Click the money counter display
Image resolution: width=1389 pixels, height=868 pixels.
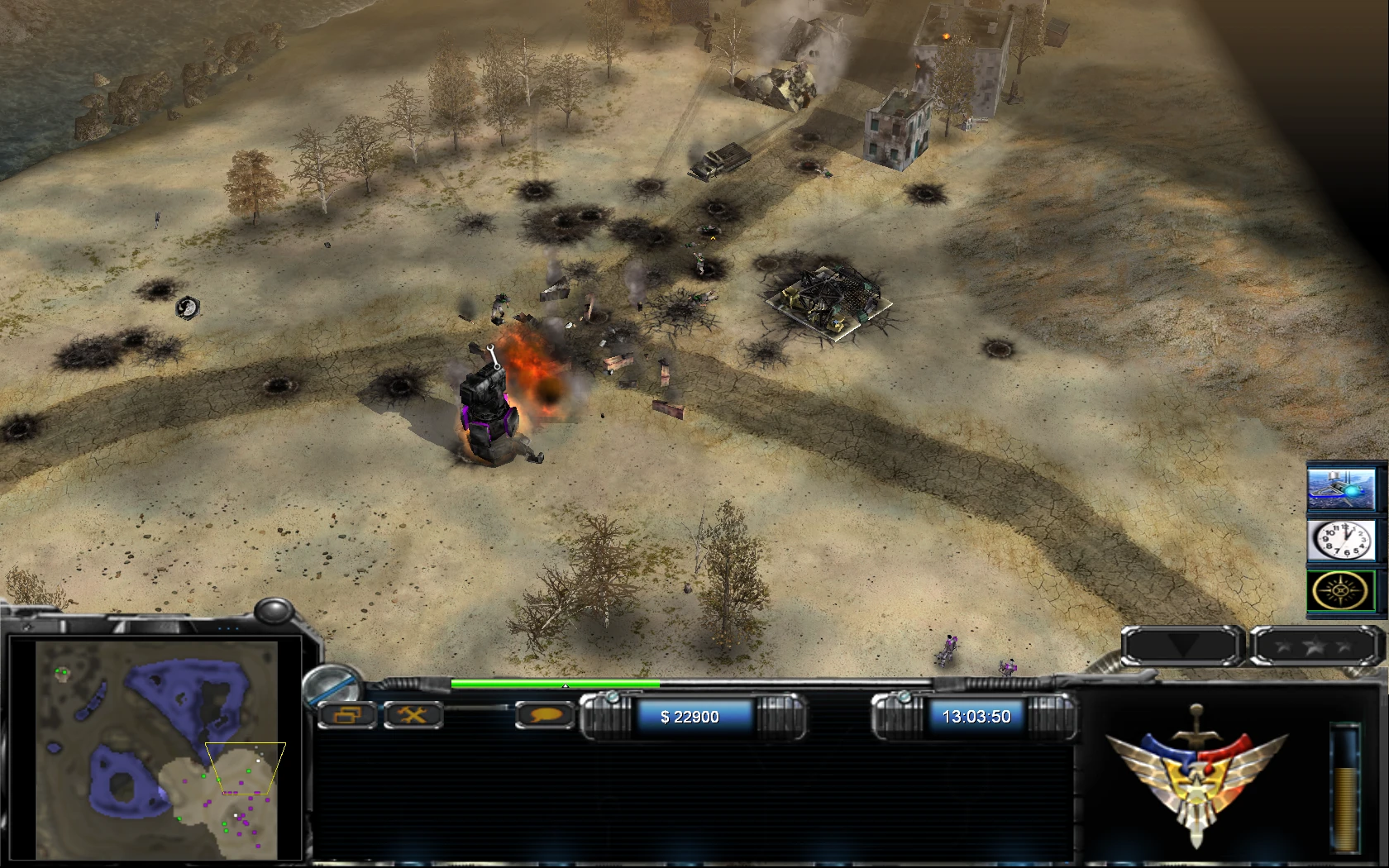click(x=689, y=717)
